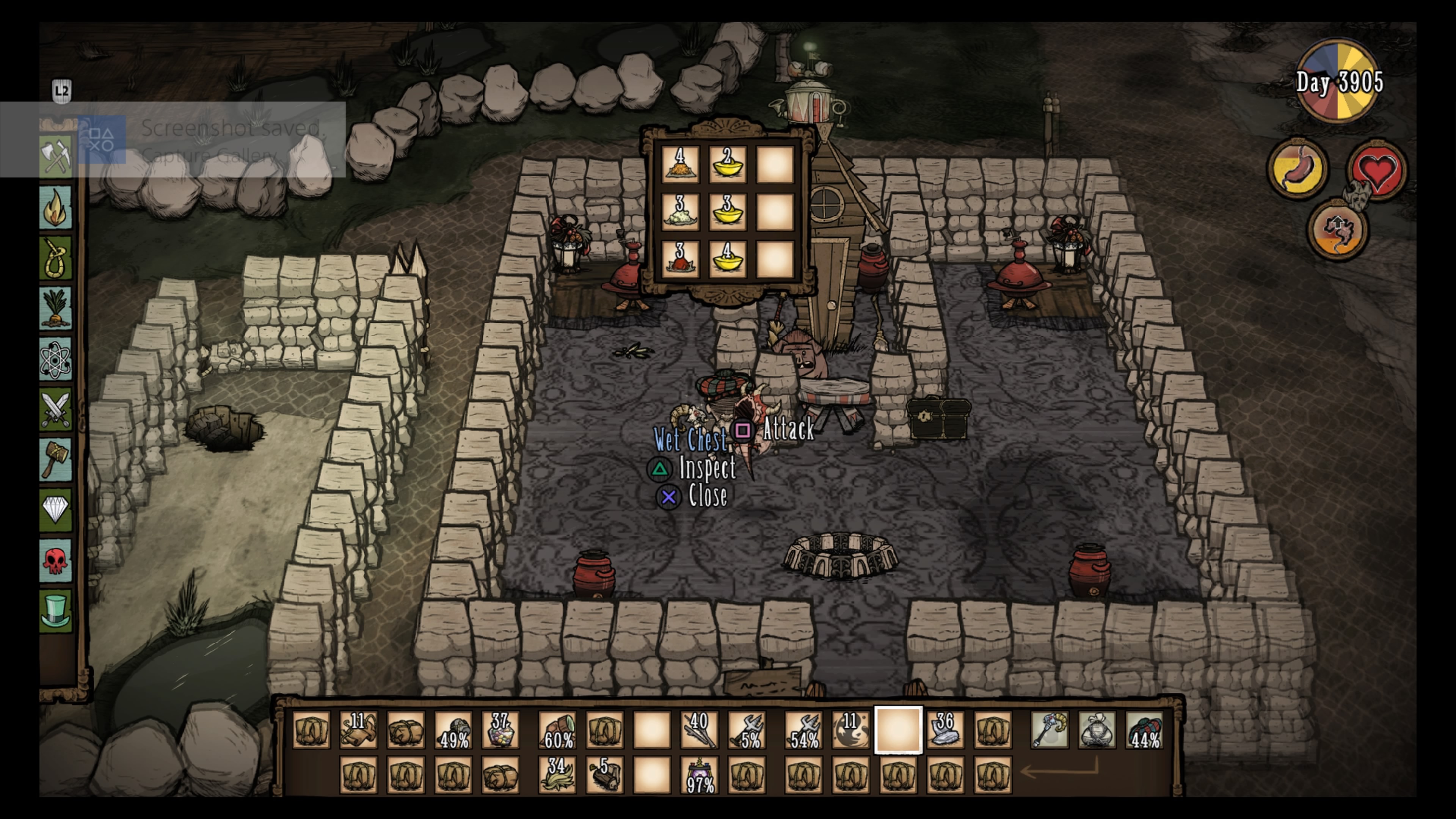Open the Fire crafting tab

point(55,207)
